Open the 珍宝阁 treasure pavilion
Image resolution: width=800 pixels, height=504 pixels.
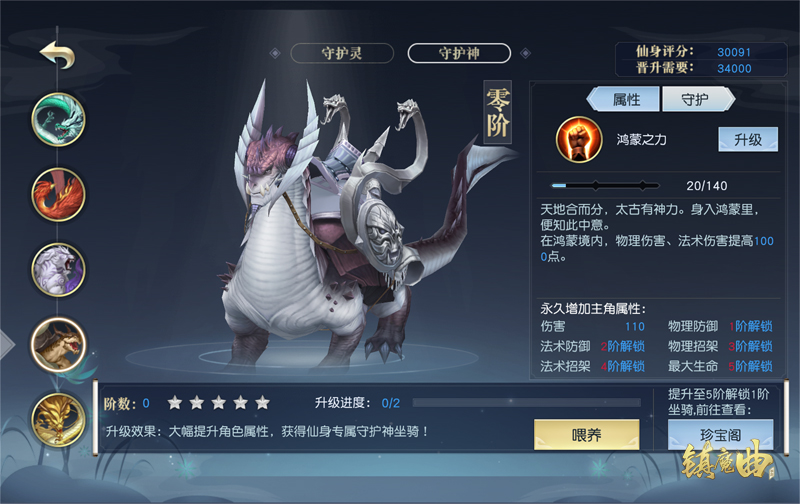(720, 436)
